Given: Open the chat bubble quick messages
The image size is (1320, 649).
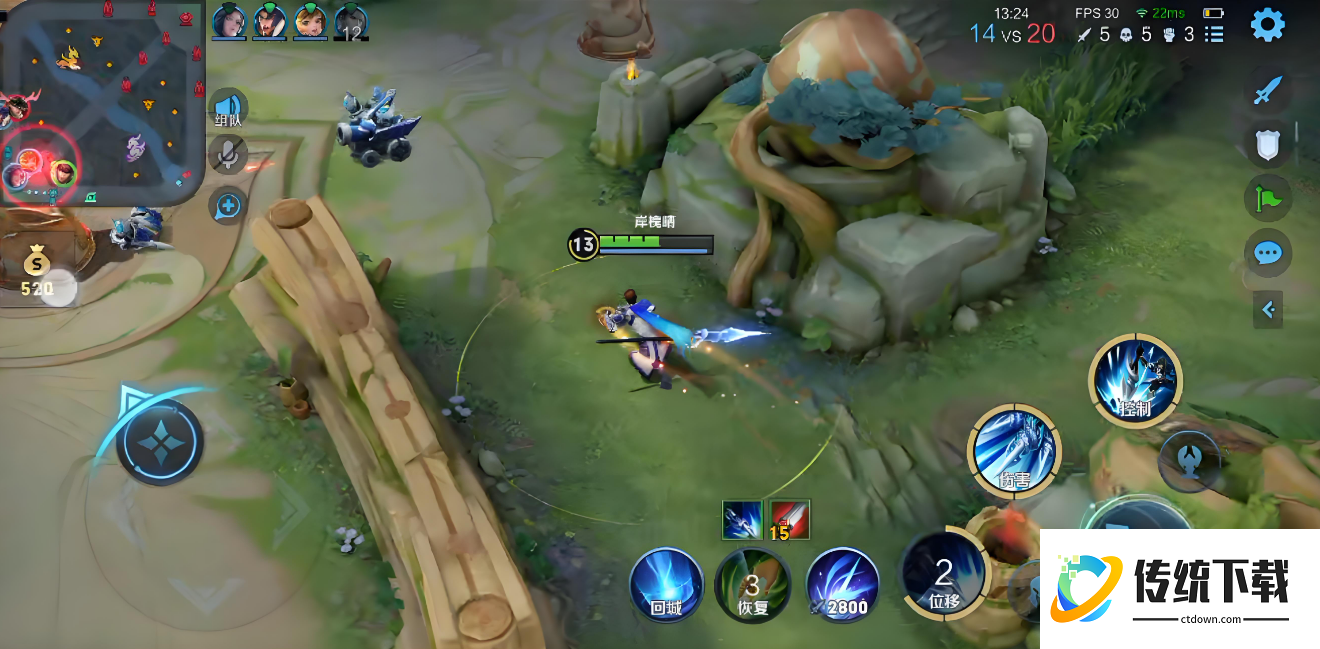Looking at the screenshot, I should (1267, 252).
